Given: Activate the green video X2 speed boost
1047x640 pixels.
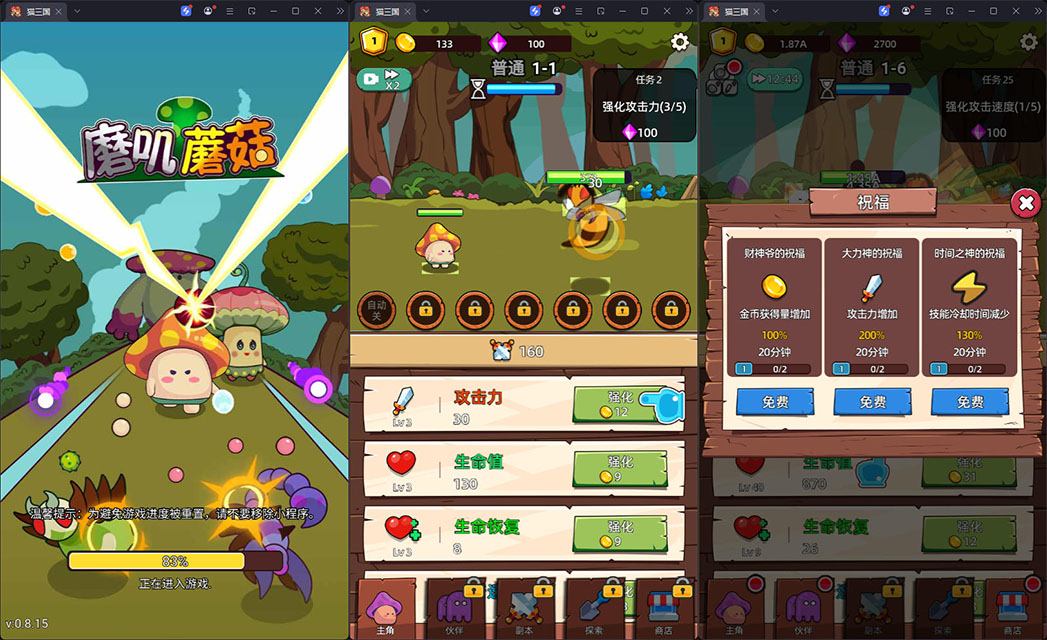Looking at the screenshot, I should point(384,79).
